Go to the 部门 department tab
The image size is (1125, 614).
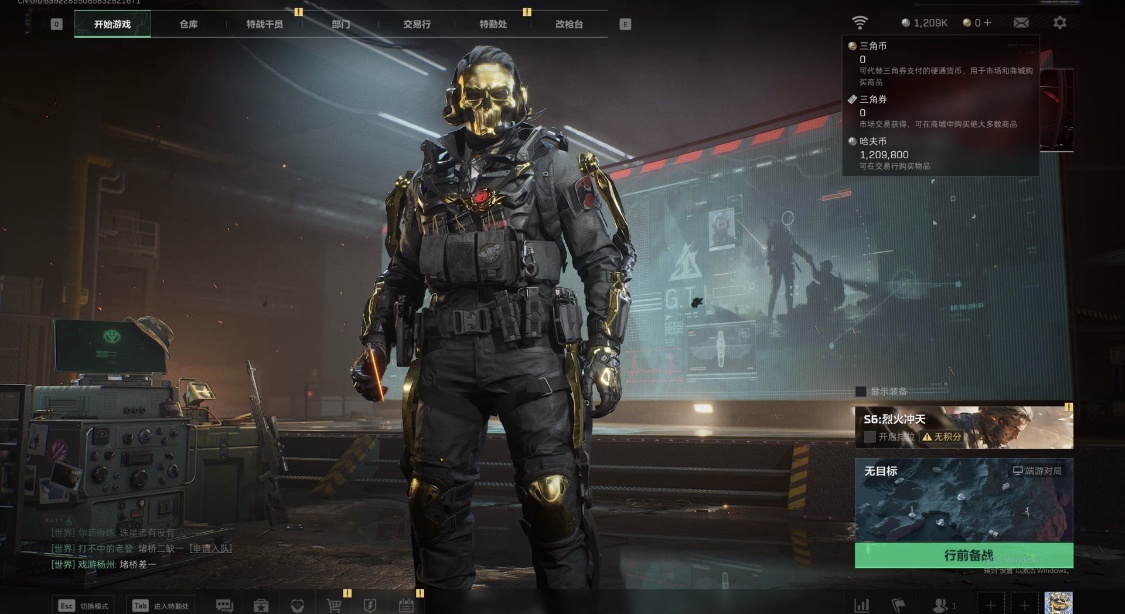click(x=341, y=24)
